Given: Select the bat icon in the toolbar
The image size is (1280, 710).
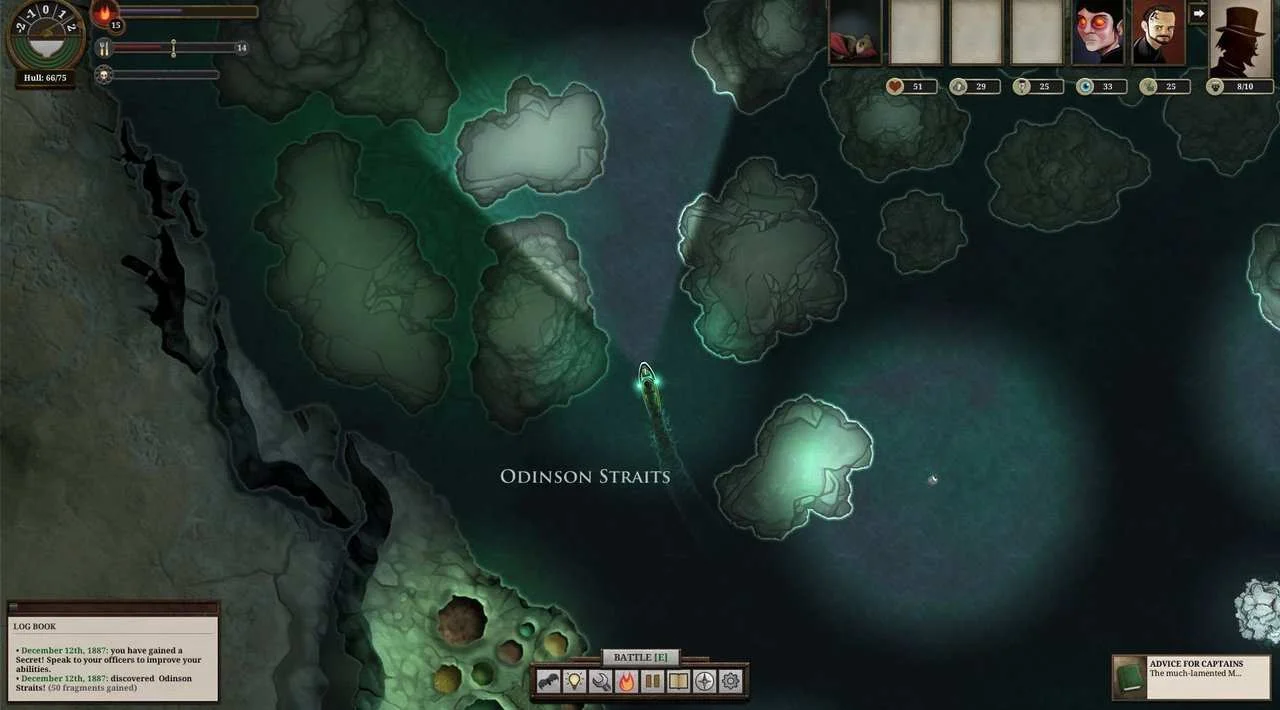Looking at the screenshot, I should 548,682.
